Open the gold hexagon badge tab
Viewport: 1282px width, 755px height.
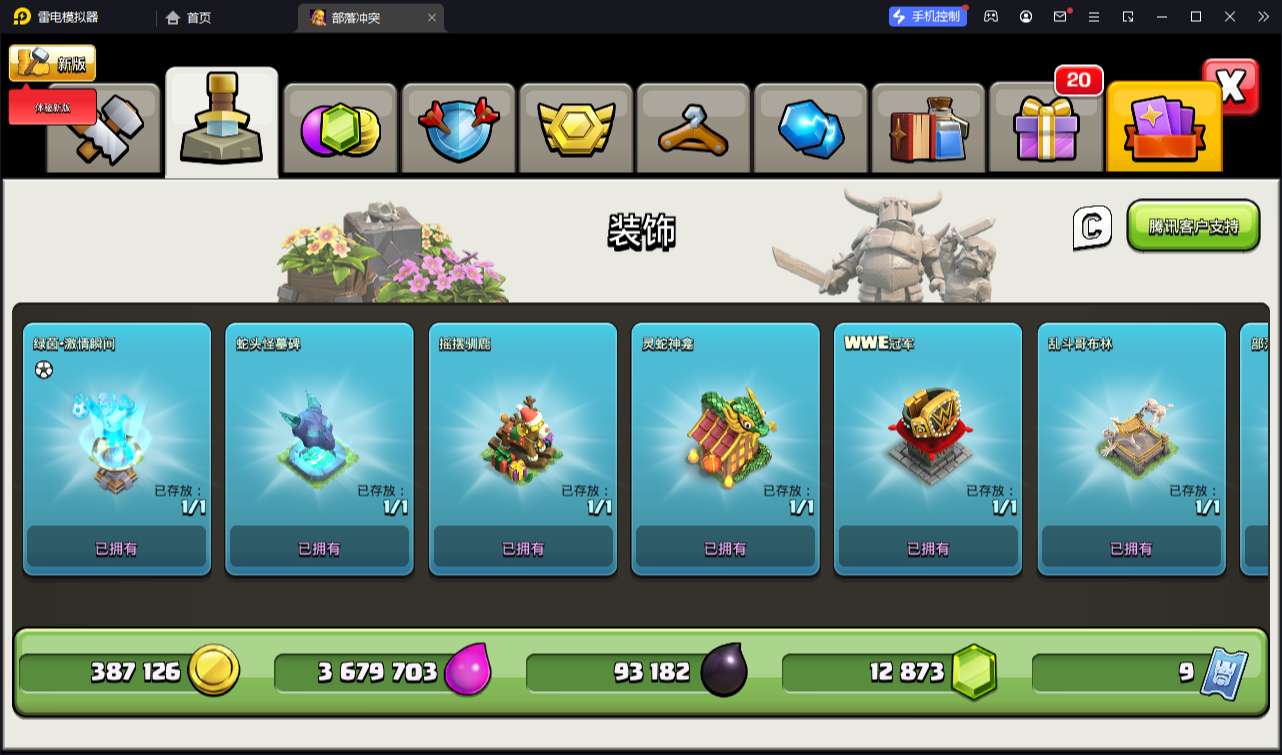click(x=575, y=130)
